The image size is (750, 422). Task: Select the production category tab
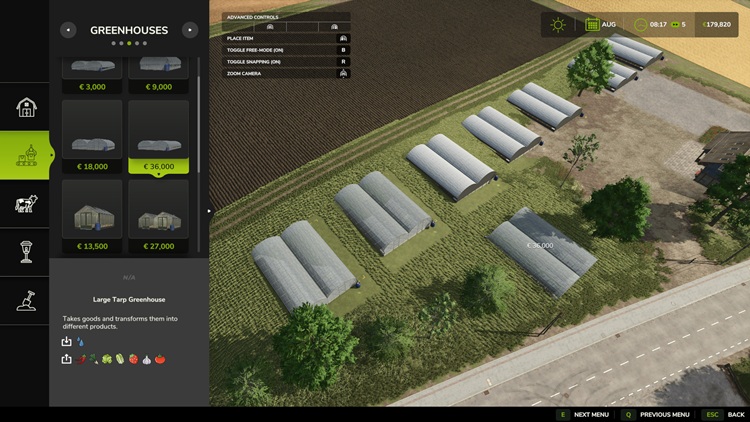26,155
